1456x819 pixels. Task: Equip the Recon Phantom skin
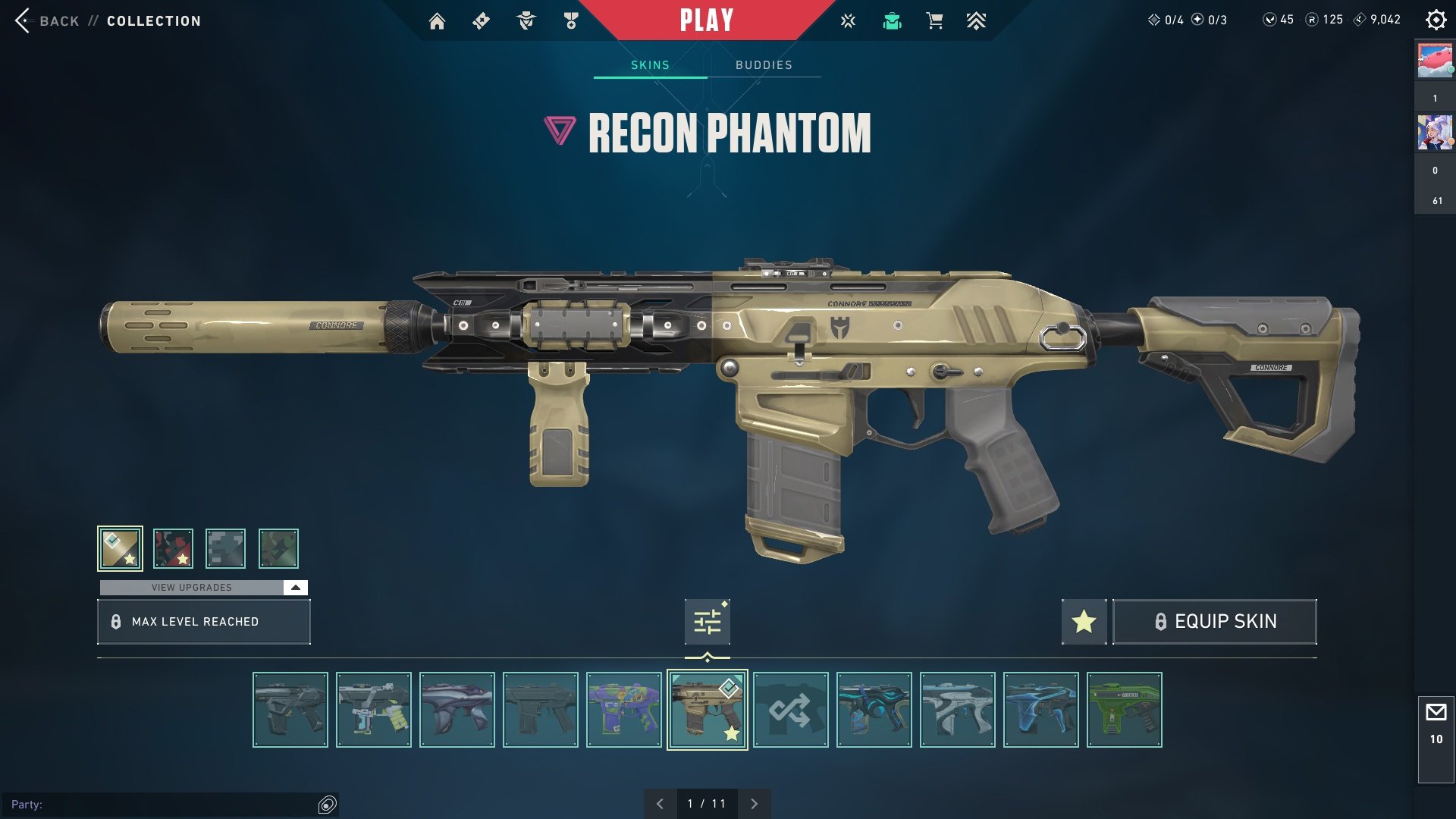(1214, 622)
